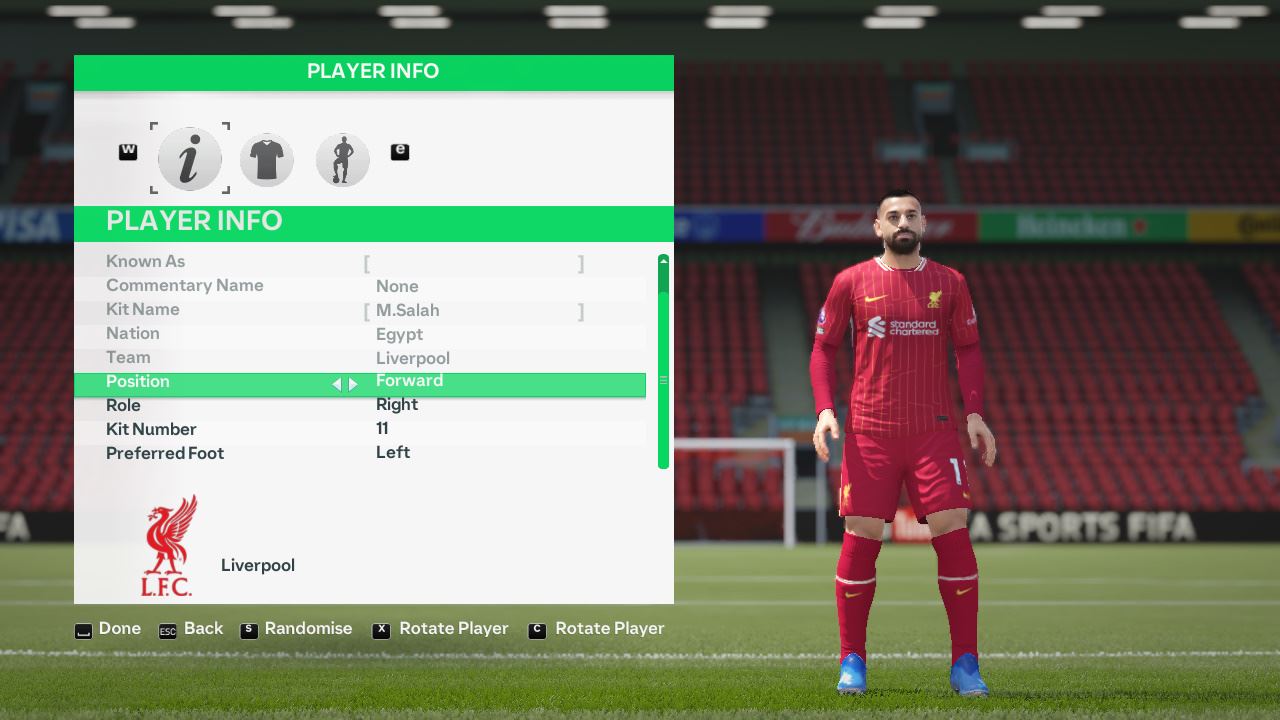
Task: Confirm with the Done option
Action: tap(108, 629)
